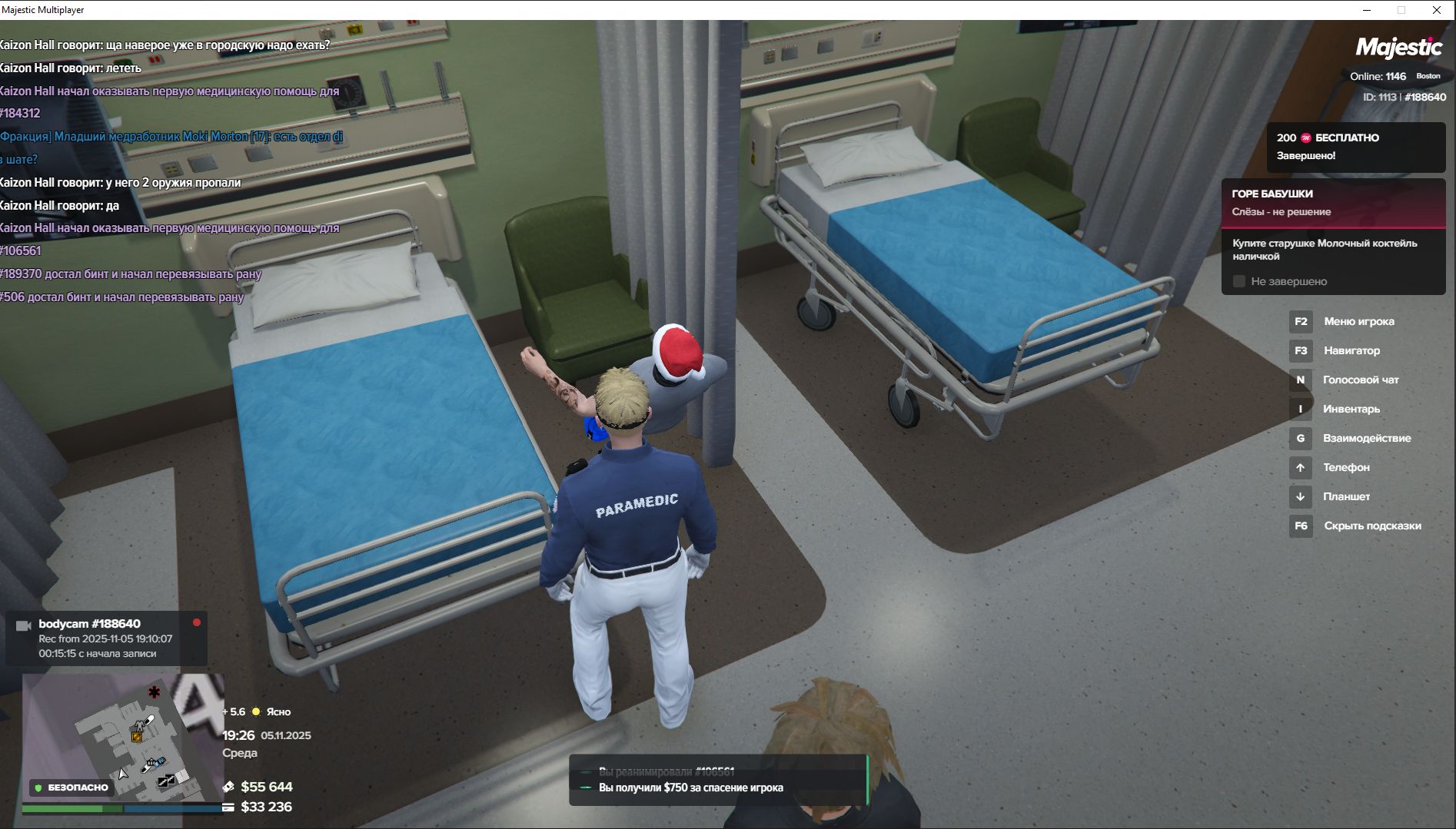Click the minimap in the corner
The width and height of the screenshot is (1456, 829).
tap(123, 736)
